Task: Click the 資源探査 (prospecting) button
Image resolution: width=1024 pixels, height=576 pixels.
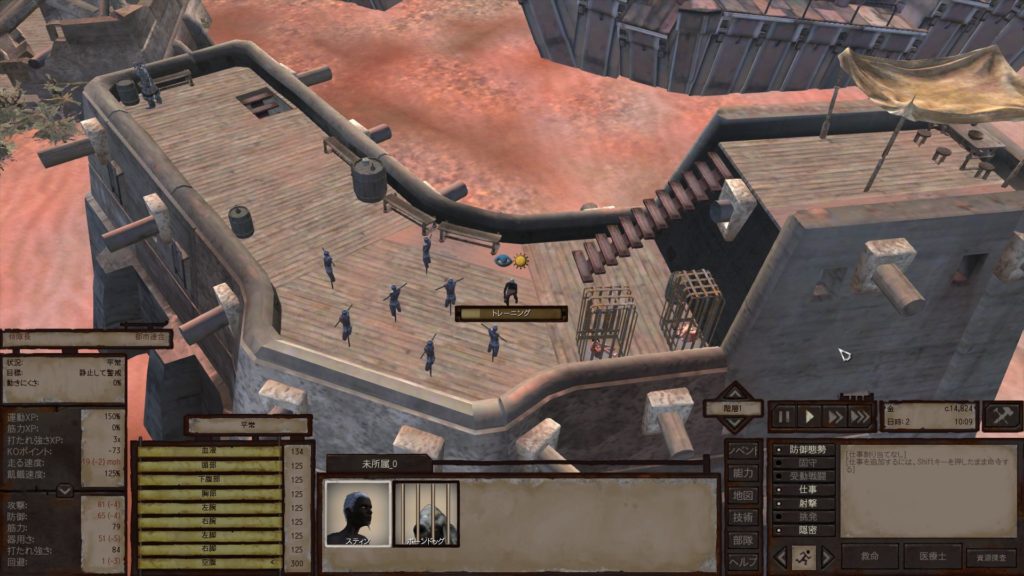Action: click(990, 557)
